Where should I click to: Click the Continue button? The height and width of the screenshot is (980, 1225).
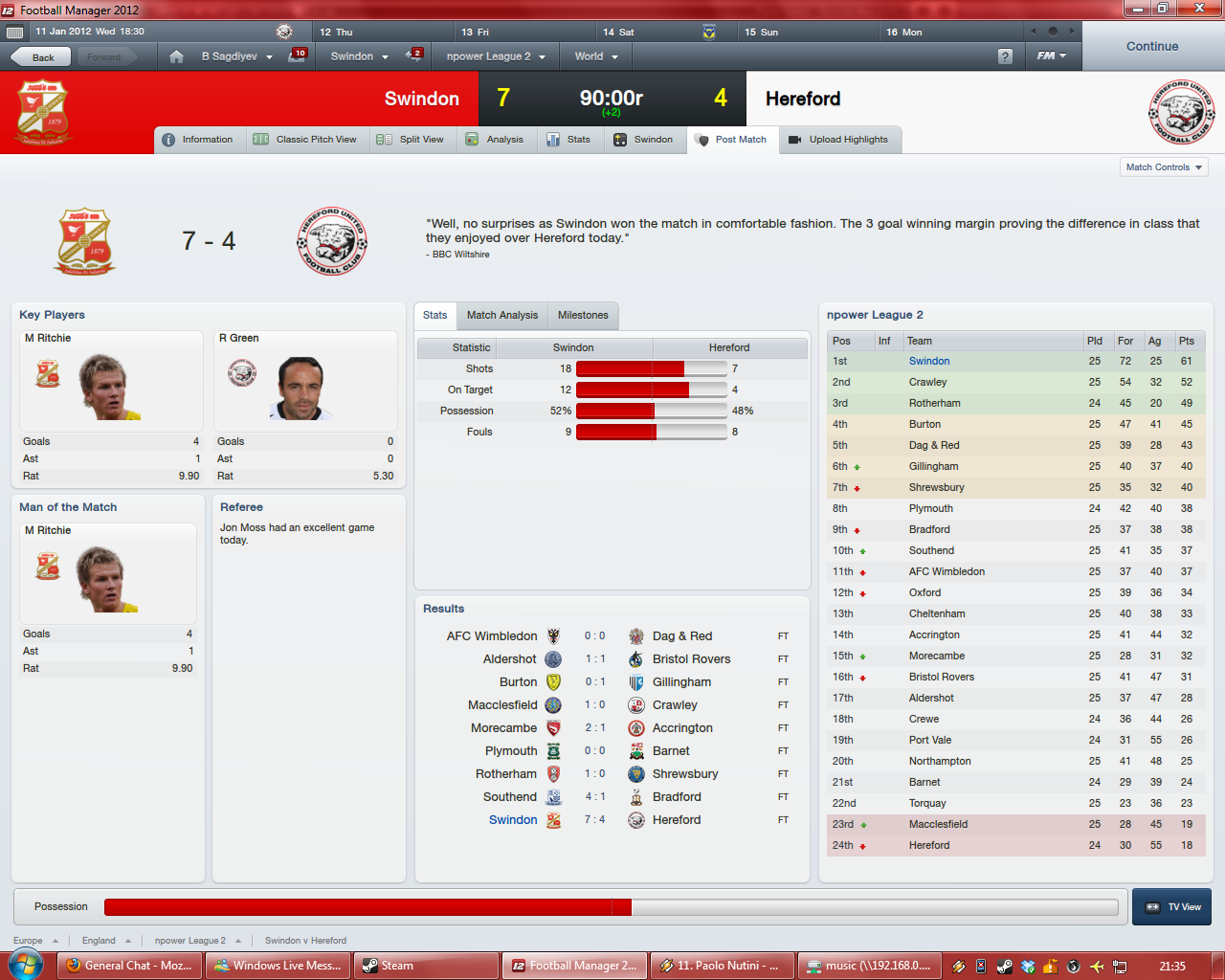(1152, 46)
